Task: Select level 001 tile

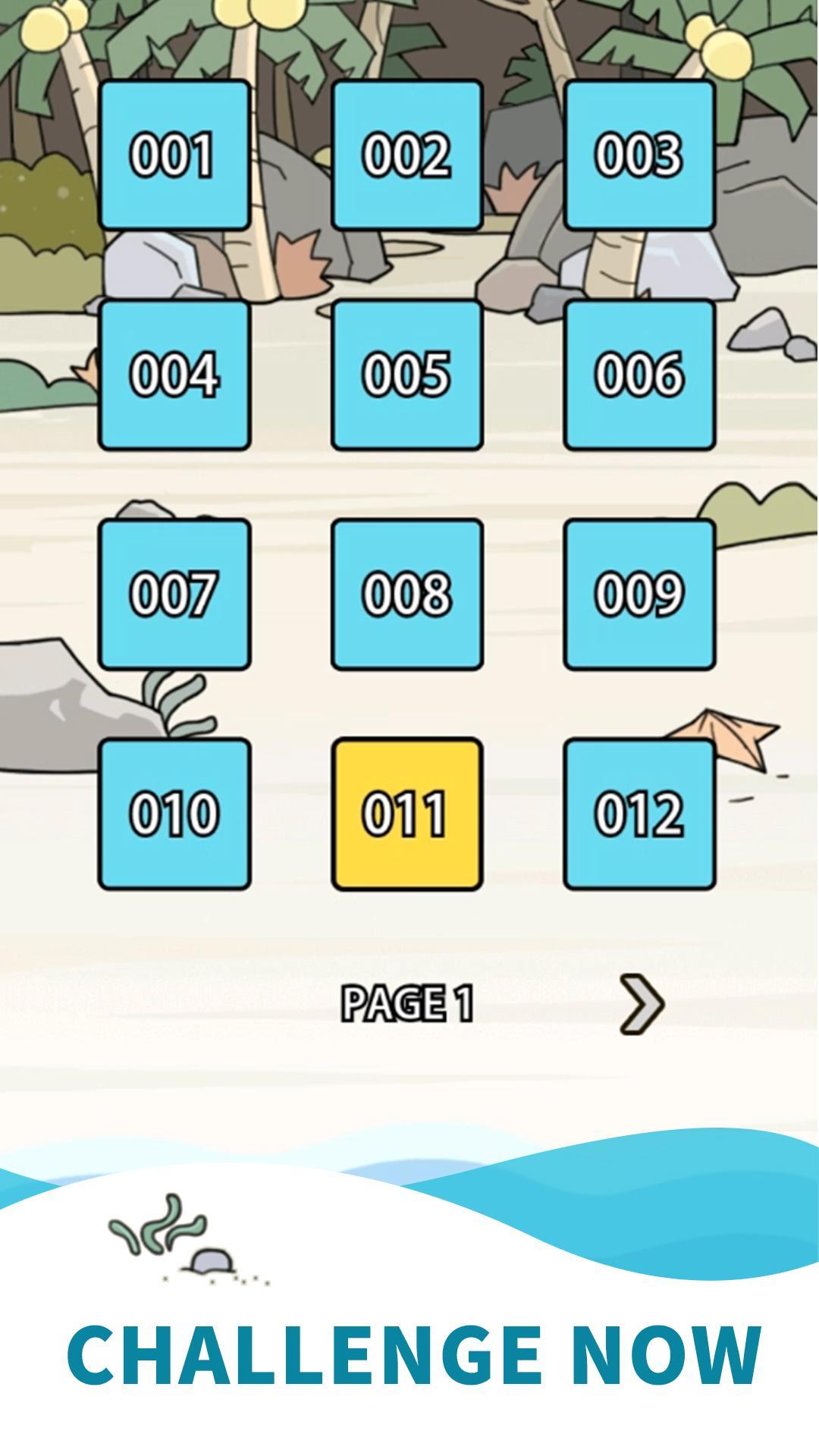Action: coord(174,155)
